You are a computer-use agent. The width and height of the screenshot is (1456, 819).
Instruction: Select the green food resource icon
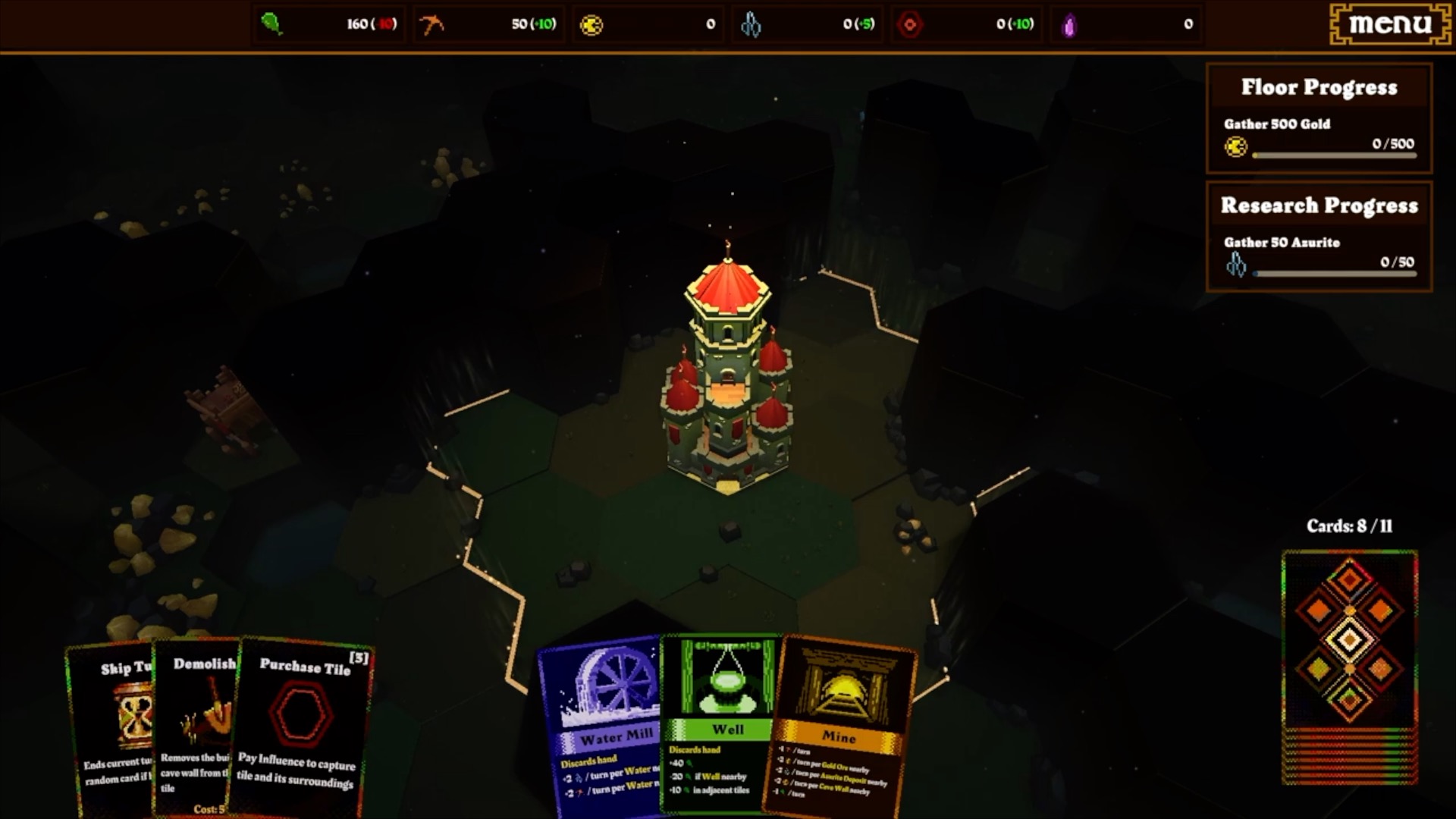[271, 24]
